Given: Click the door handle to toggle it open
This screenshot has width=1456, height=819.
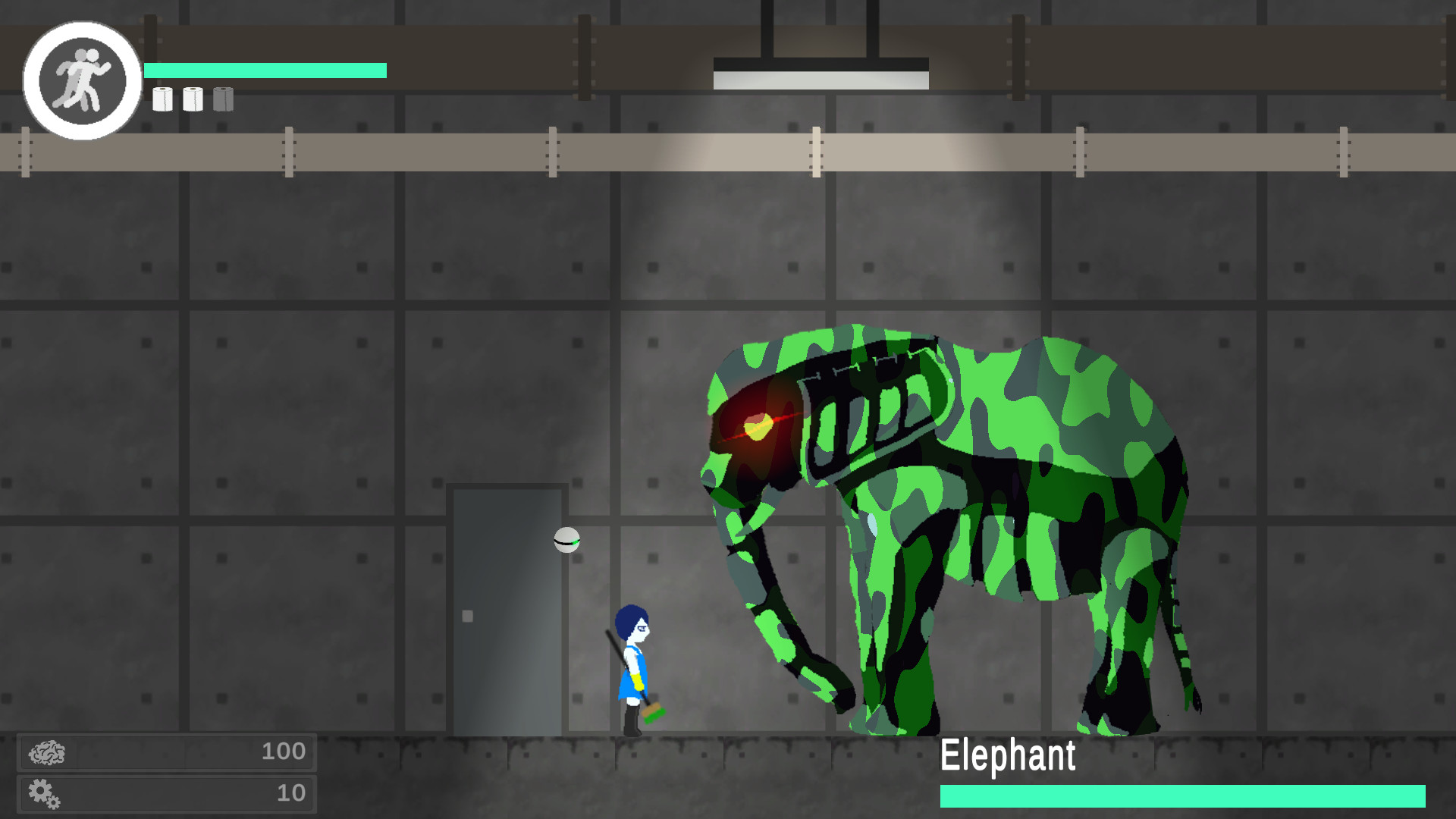Looking at the screenshot, I should pyautogui.click(x=466, y=617).
